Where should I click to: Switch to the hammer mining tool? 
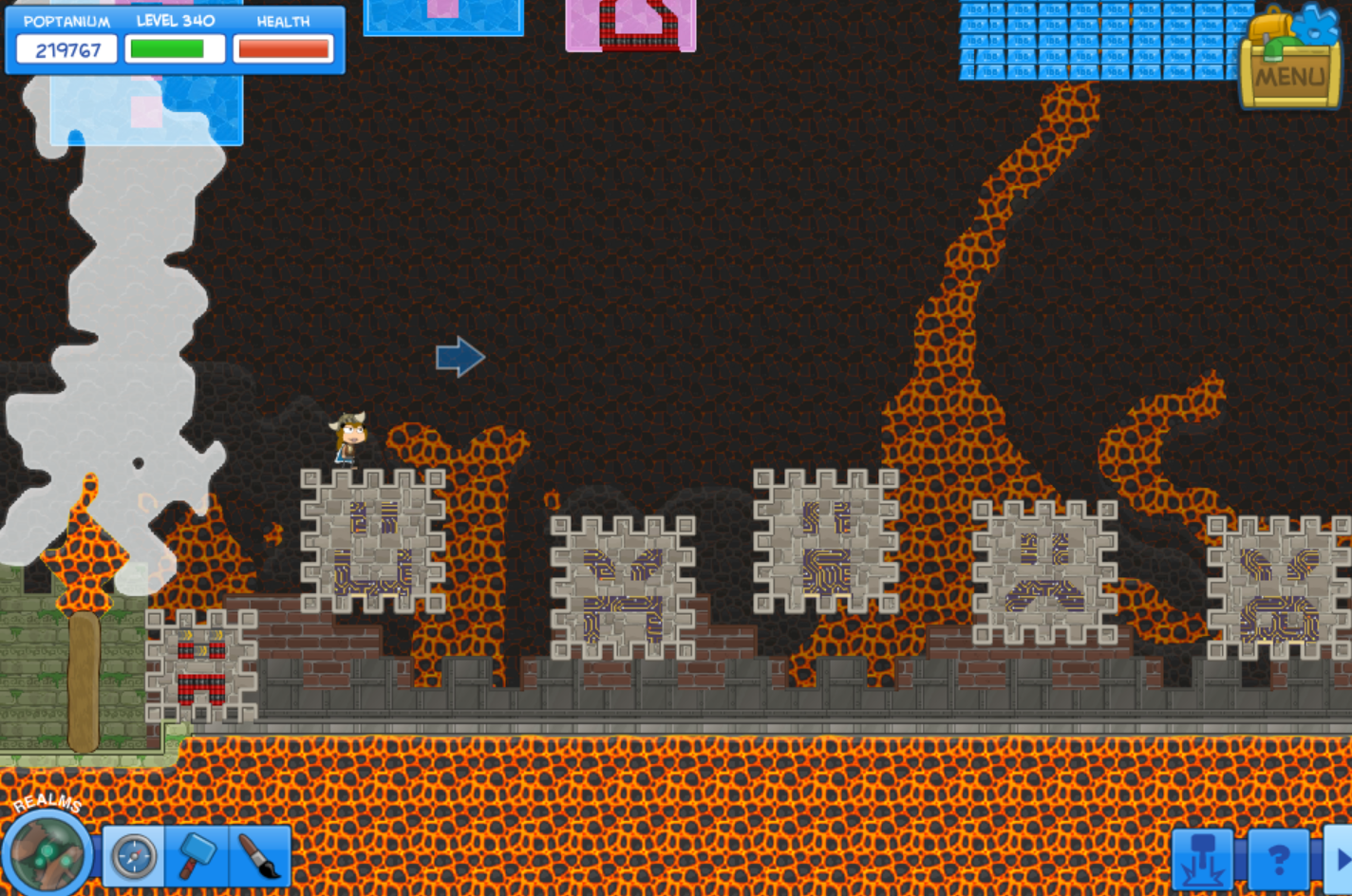197,856
